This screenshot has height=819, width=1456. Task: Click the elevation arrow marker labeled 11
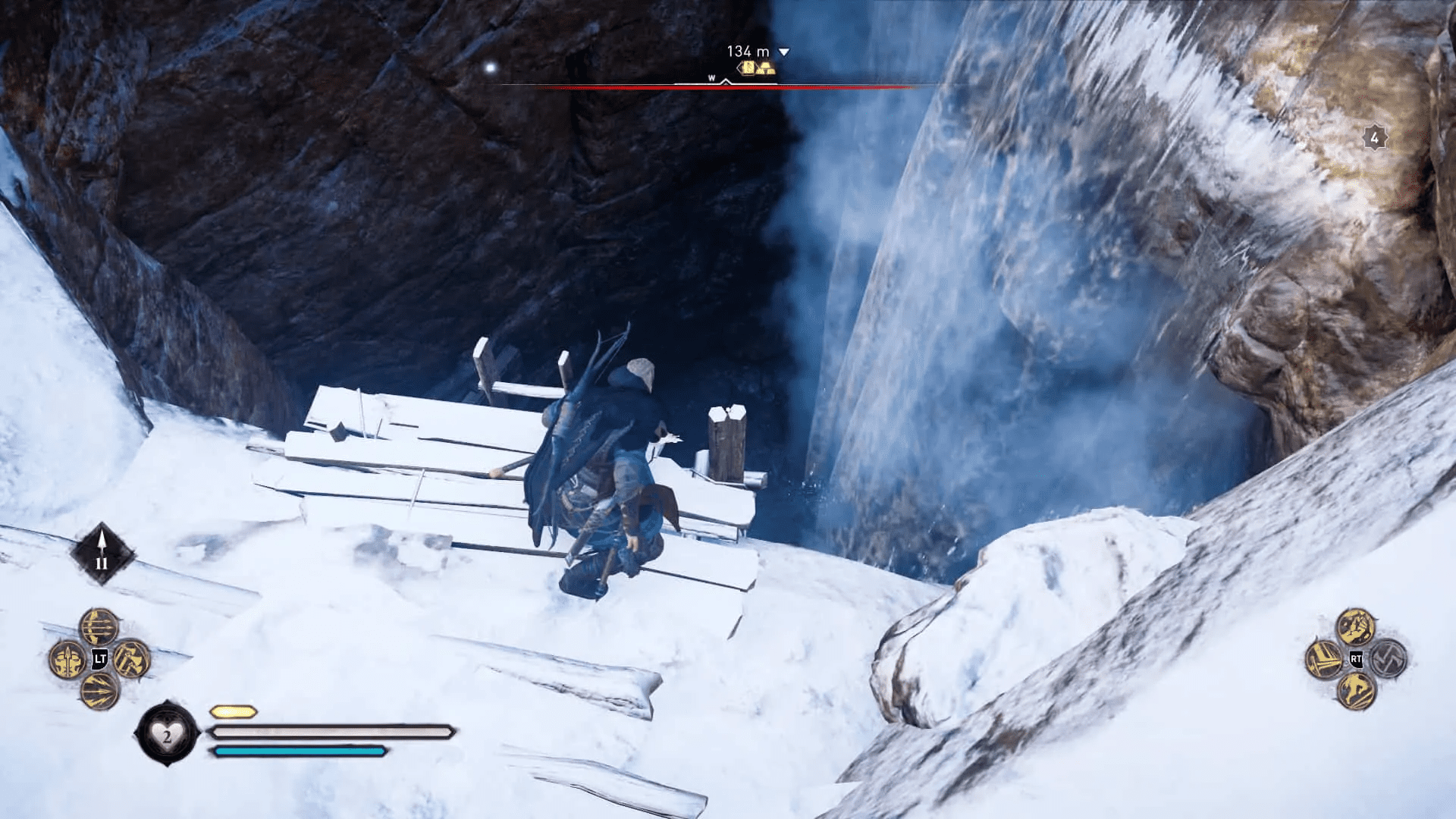102,550
